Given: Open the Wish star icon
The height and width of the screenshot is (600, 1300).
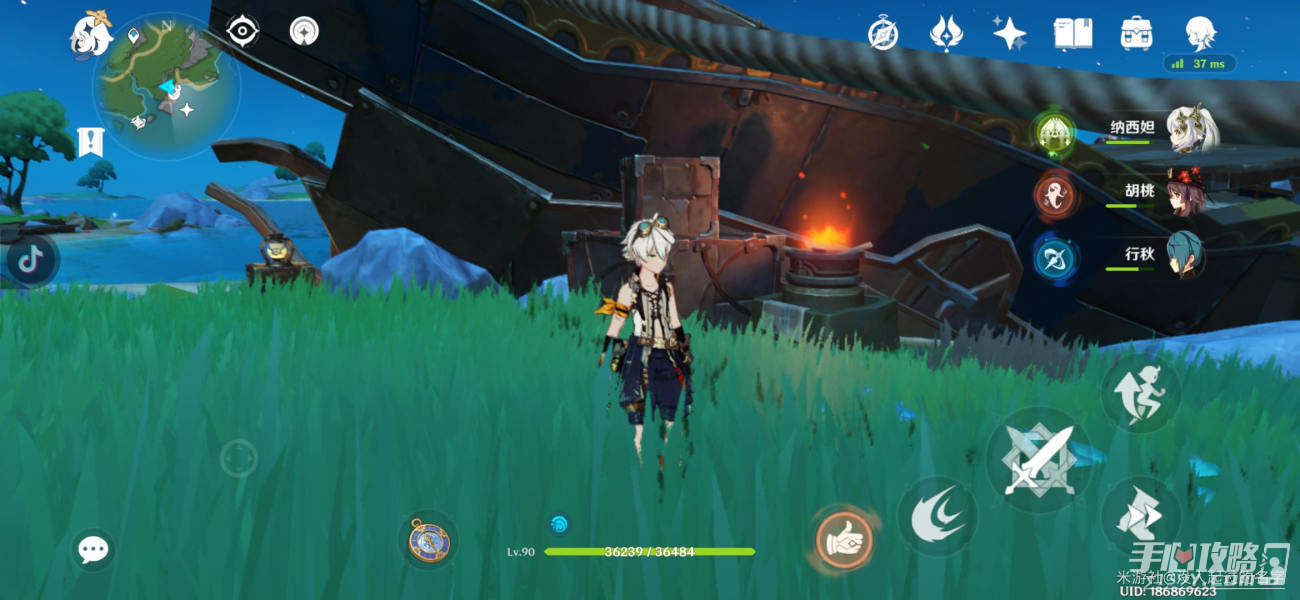Looking at the screenshot, I should (1009, 33).
